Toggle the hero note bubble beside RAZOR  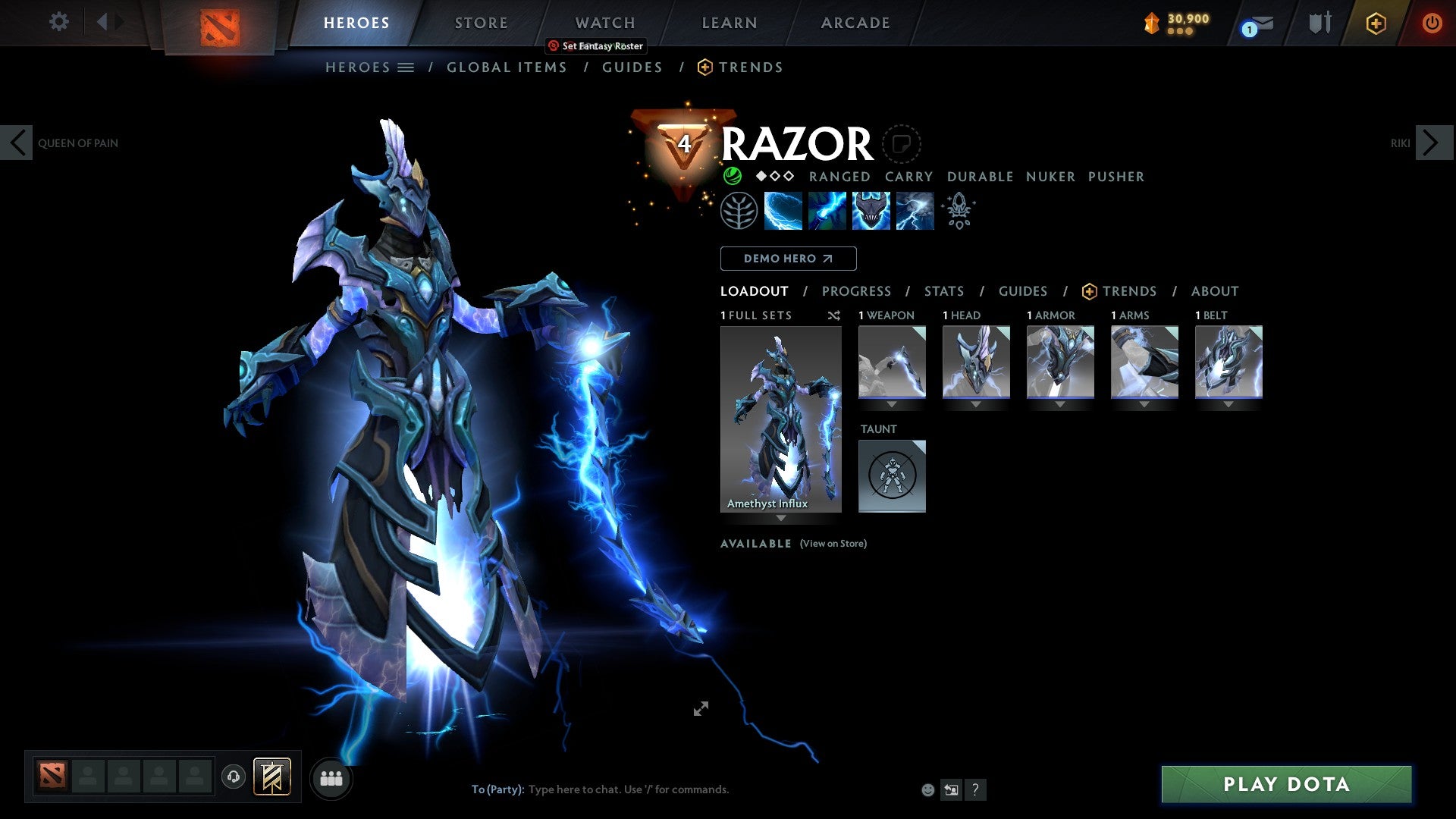pyautogui.click(x=902, y=144)
